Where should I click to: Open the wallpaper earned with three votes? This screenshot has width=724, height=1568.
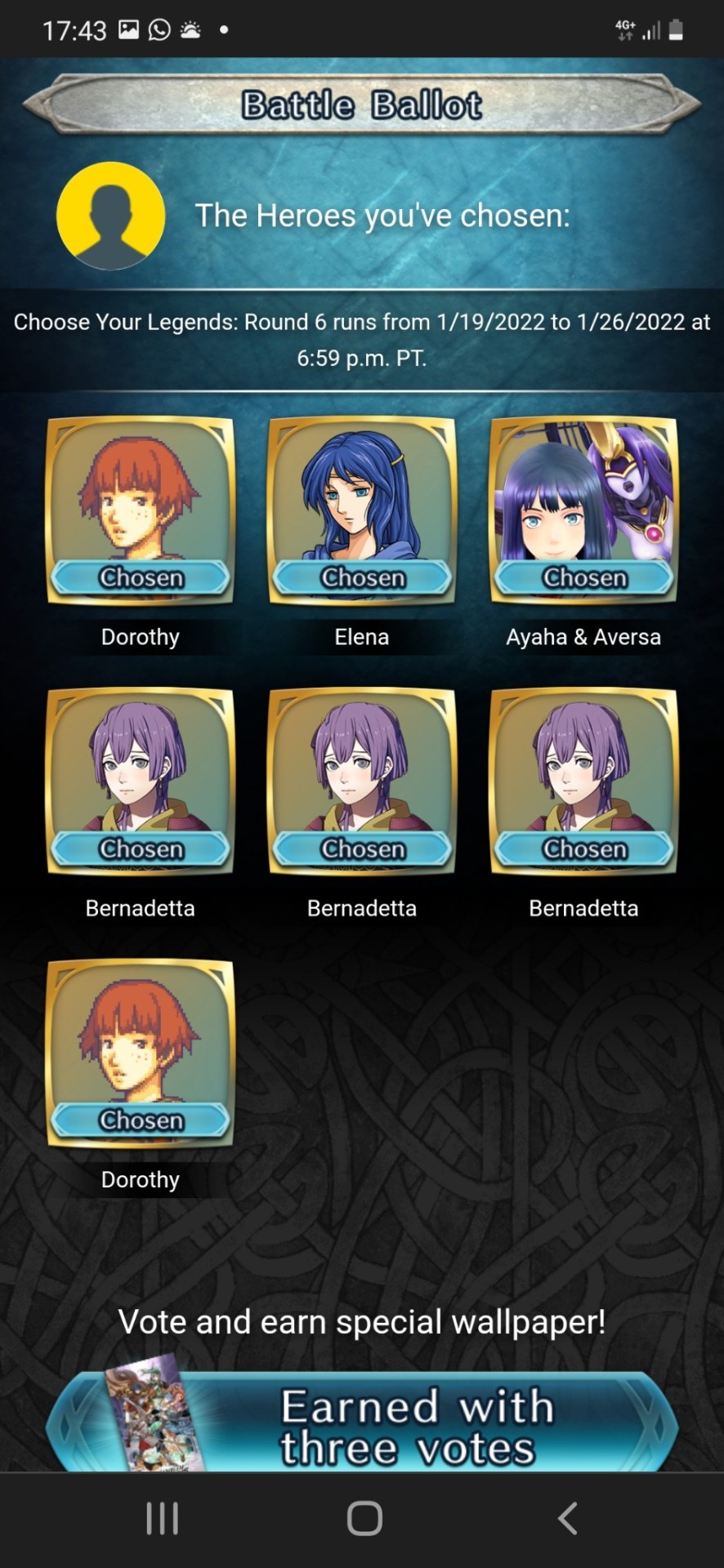(362, 1424)
